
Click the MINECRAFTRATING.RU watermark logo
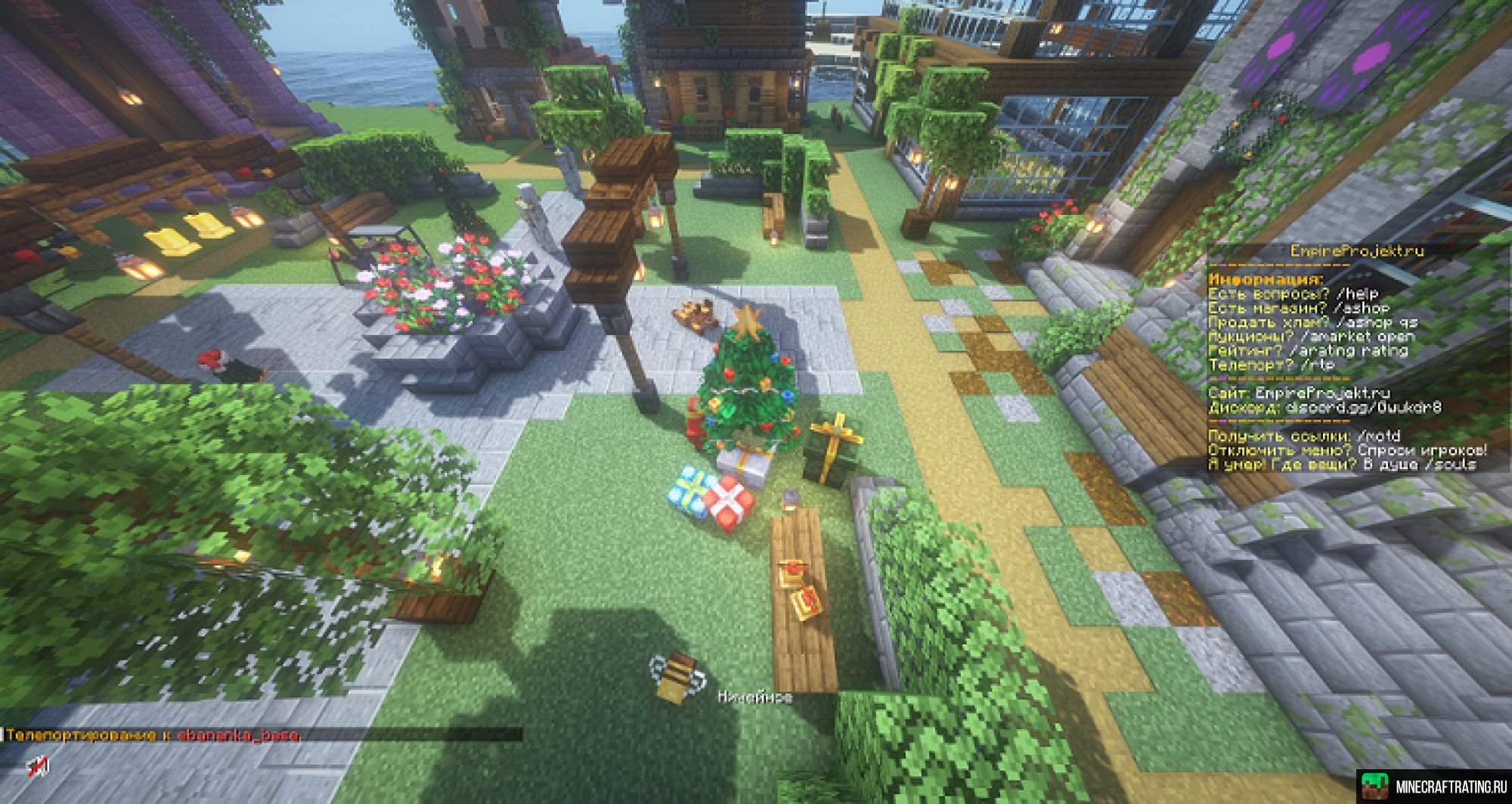(x=1432, y=787)
